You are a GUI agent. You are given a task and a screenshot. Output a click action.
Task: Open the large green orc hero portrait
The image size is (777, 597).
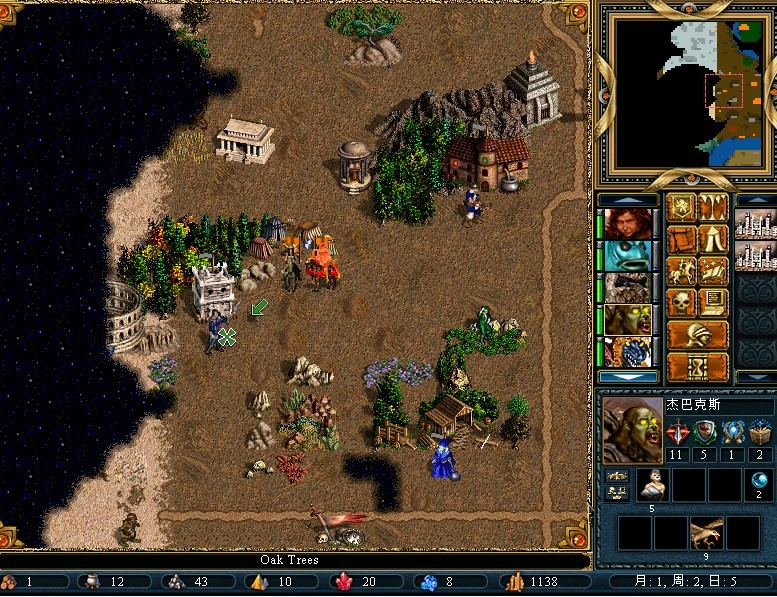[x=633, y=430]
